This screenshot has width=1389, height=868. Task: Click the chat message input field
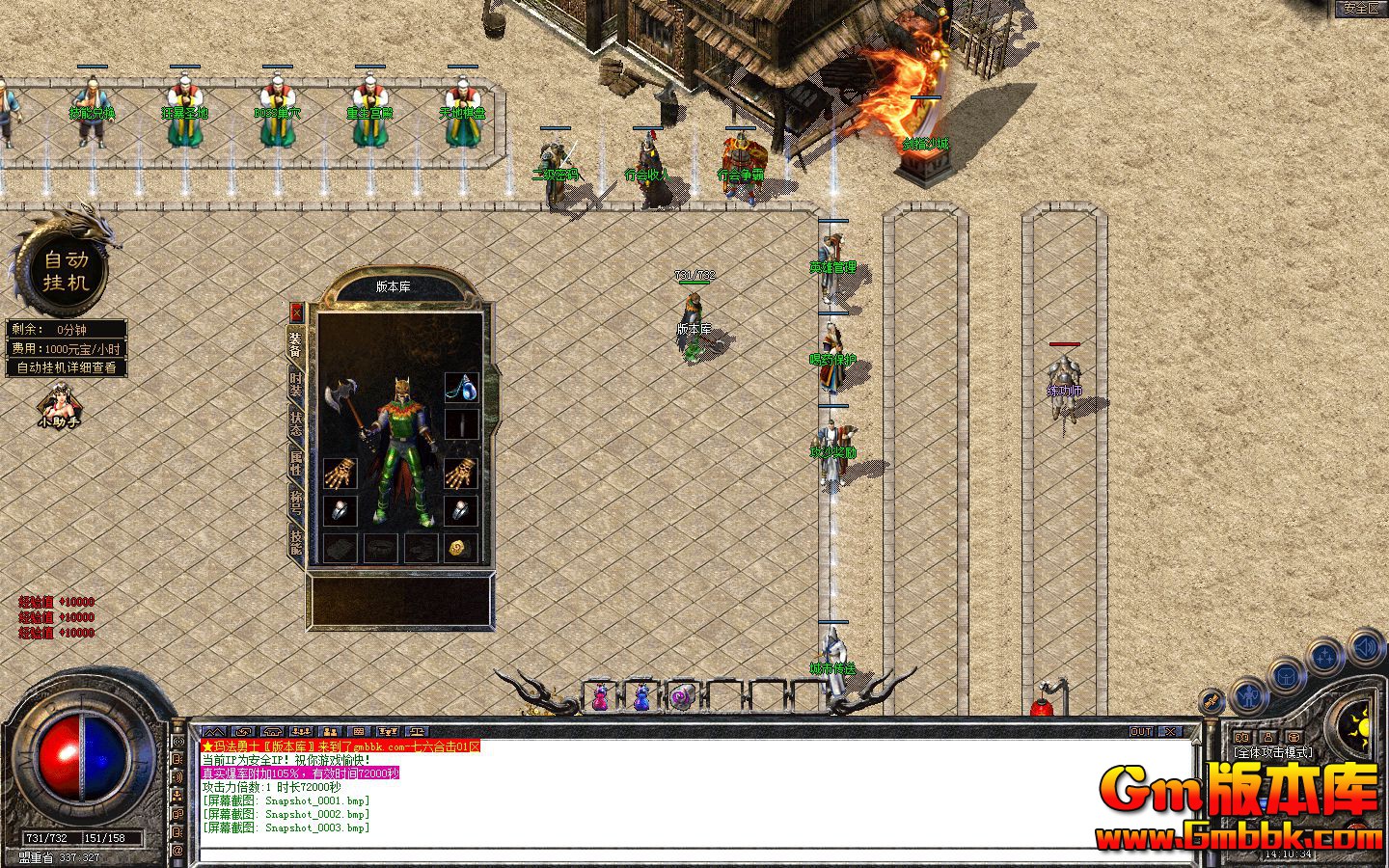675,854
